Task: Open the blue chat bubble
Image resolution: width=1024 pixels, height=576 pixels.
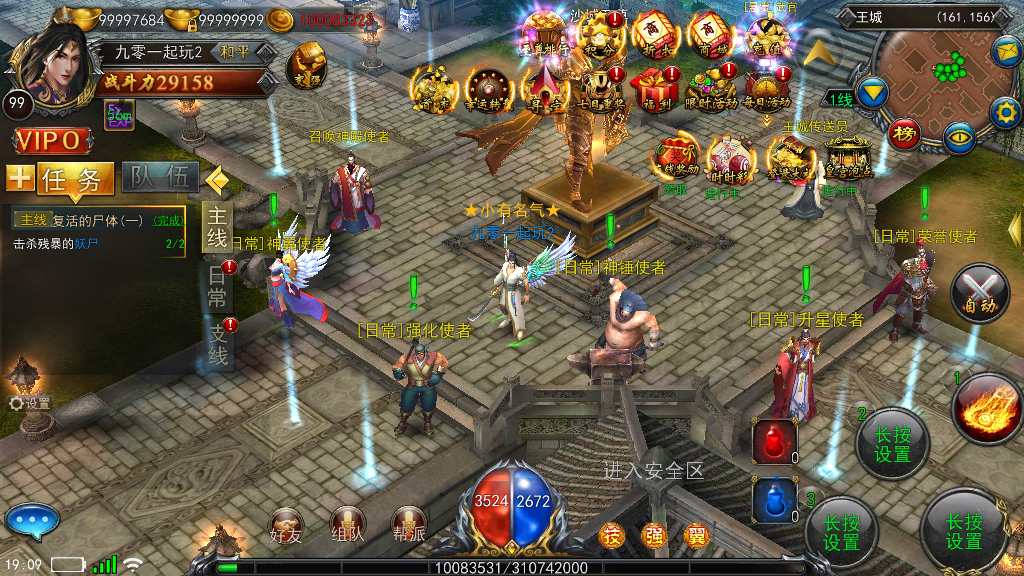Action: 31,521
